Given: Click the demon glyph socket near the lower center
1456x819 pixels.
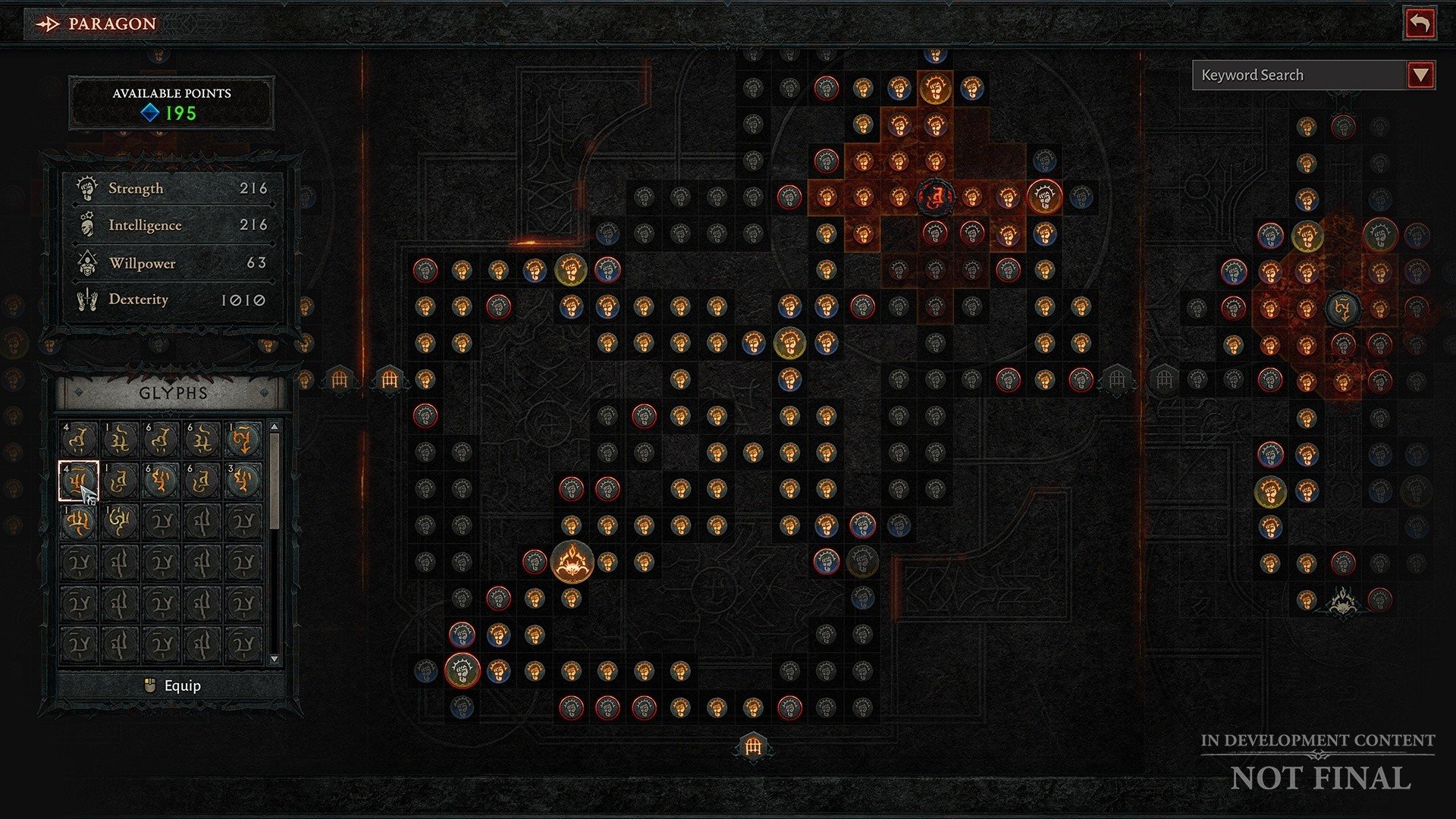Looking at the screenshot, I should [573, 563].
